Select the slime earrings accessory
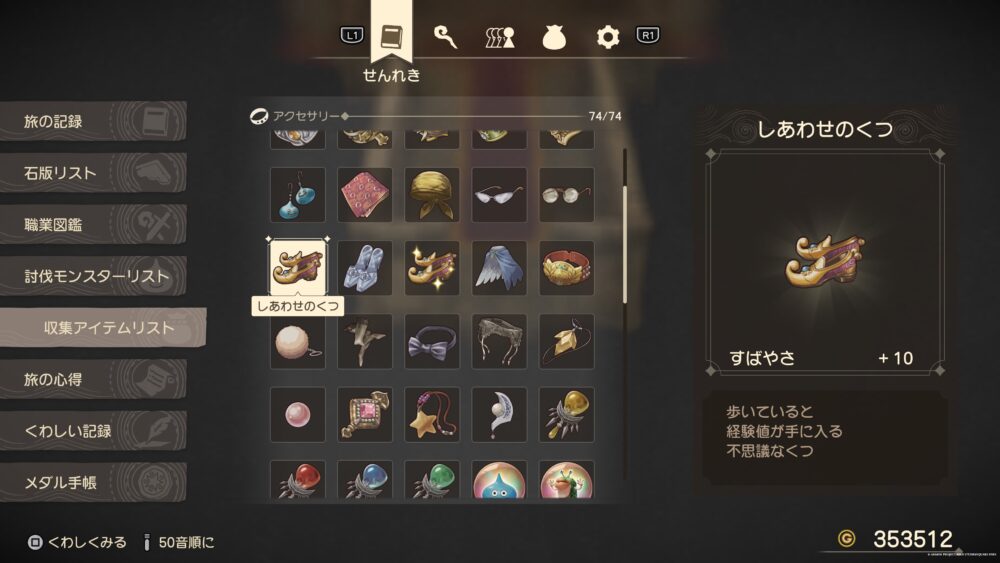Viewport: 1000px width, 563px height. point(297,195)
